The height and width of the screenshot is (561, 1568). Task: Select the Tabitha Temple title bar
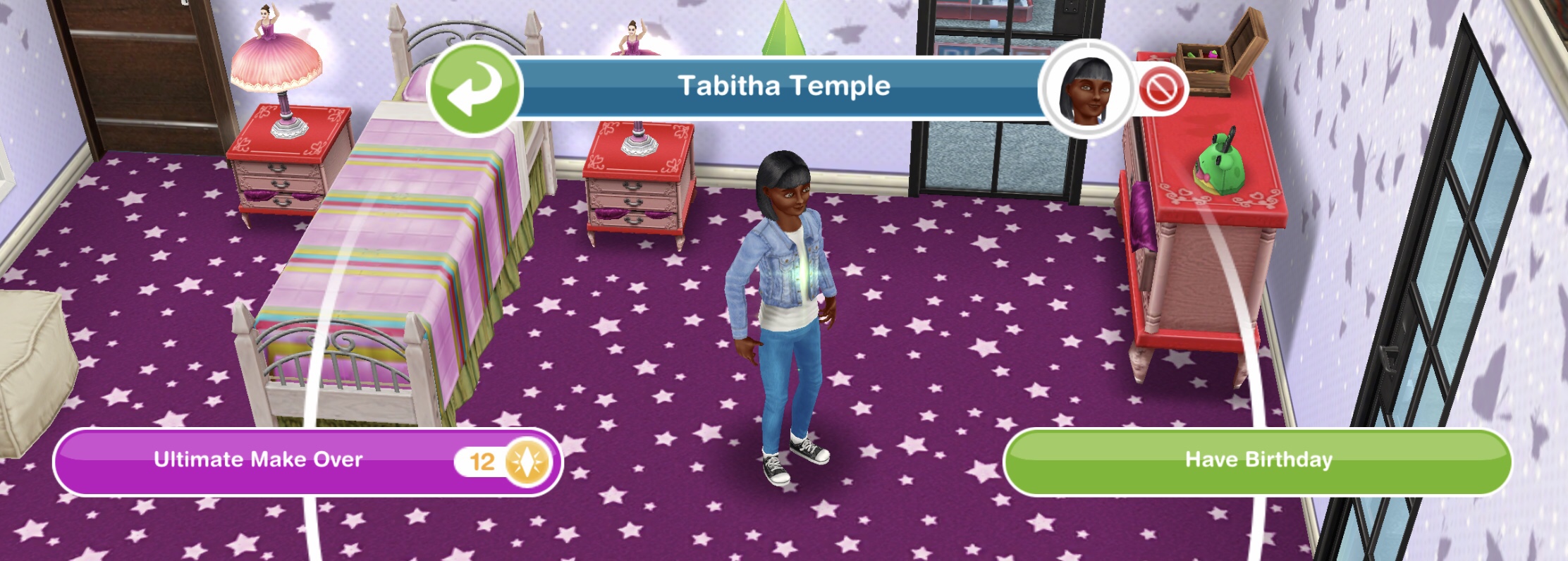click(x=783, y=85)
